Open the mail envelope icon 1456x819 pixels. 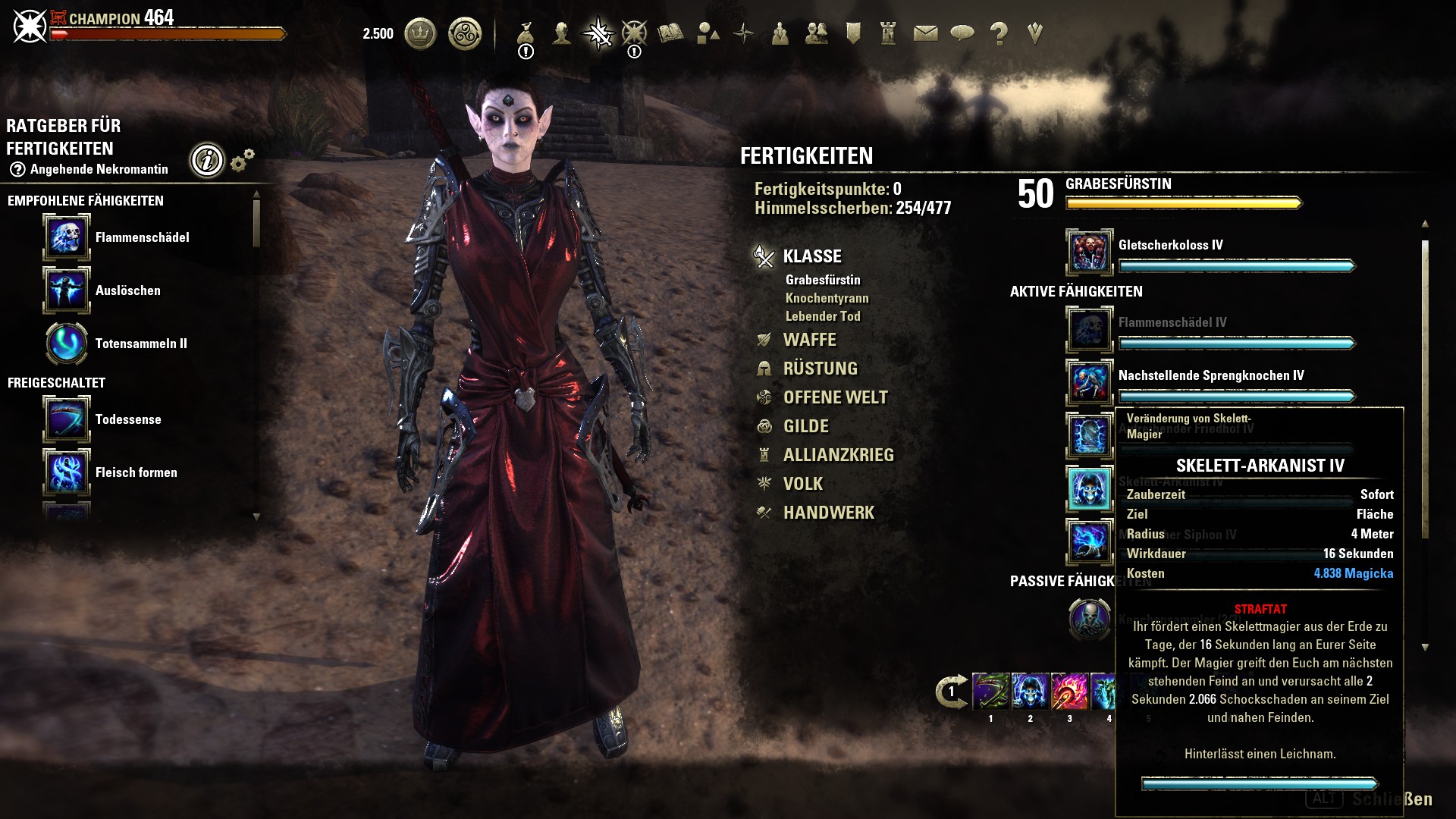(925, 33)
